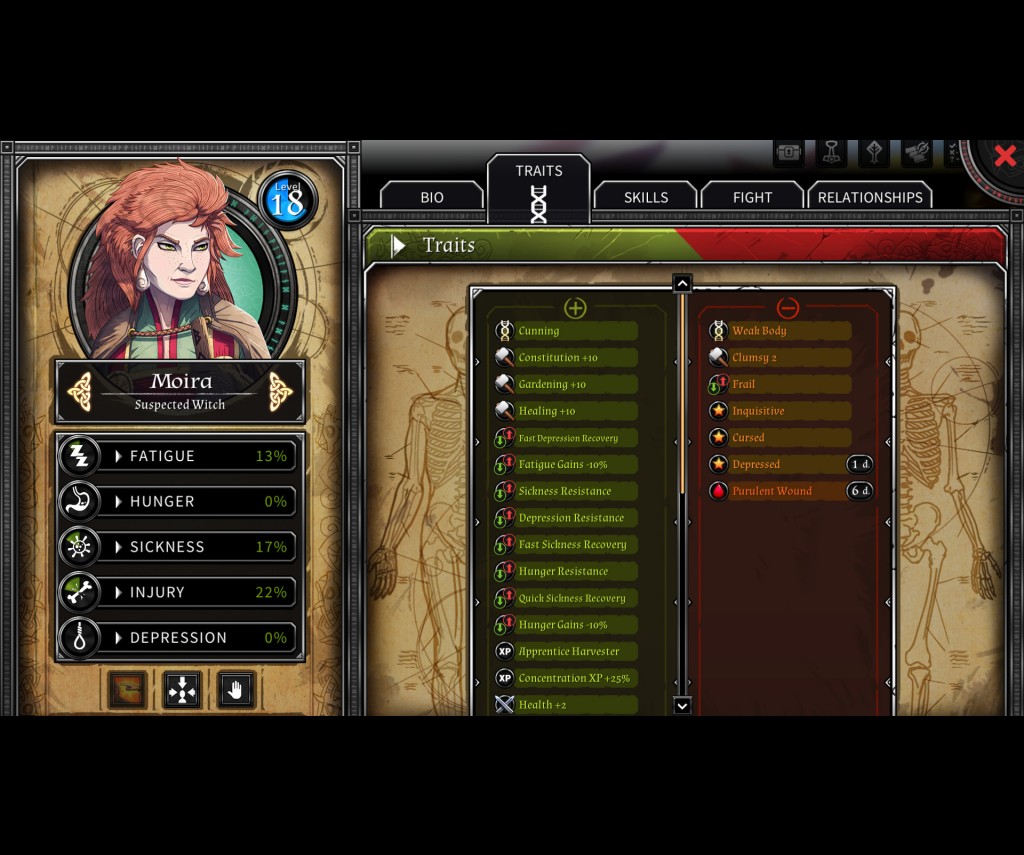The image size is (1024, 855).
Task: Show the Relationships tab
Action: click(x=869, y=197)
